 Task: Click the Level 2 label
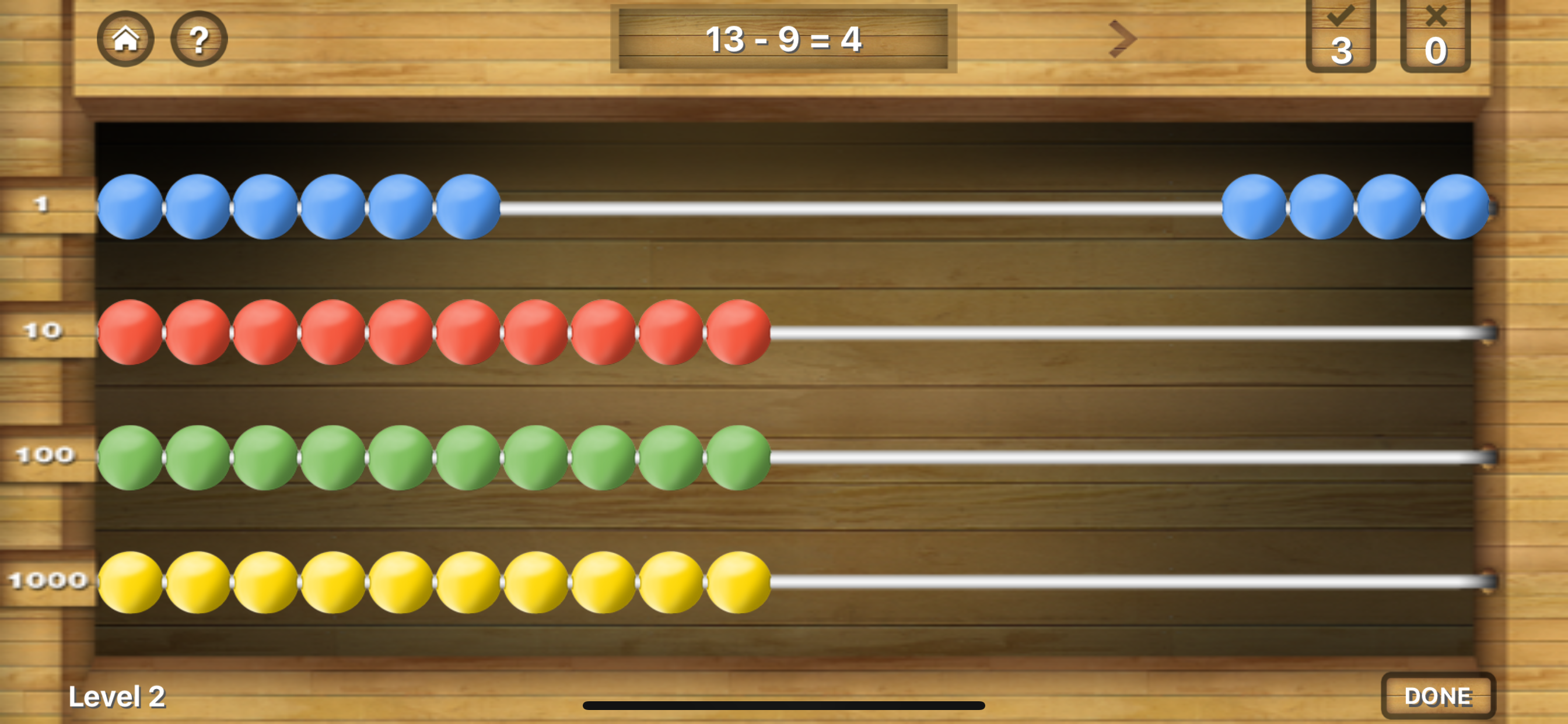point(117,697)
